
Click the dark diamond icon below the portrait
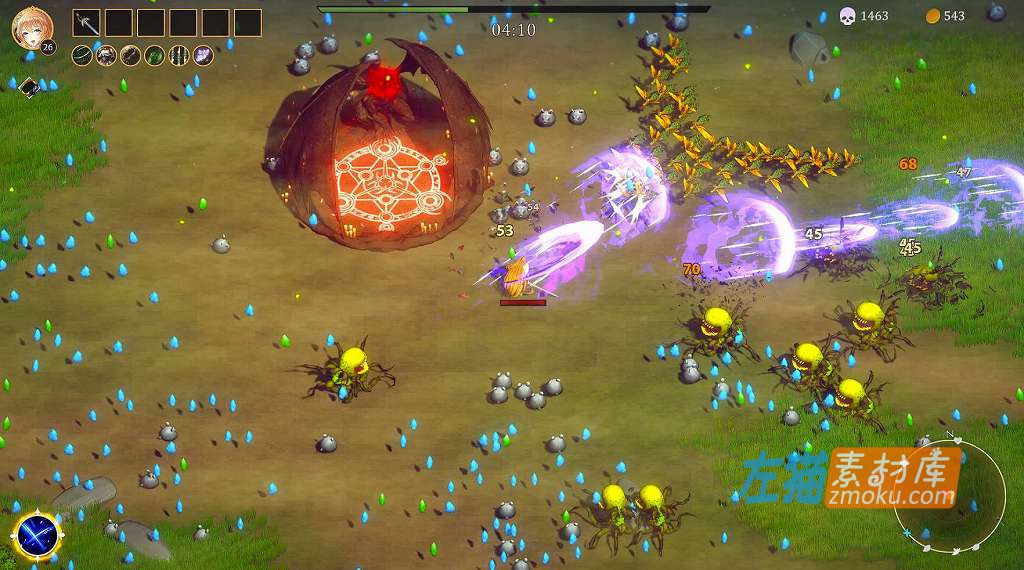(28, 87)
